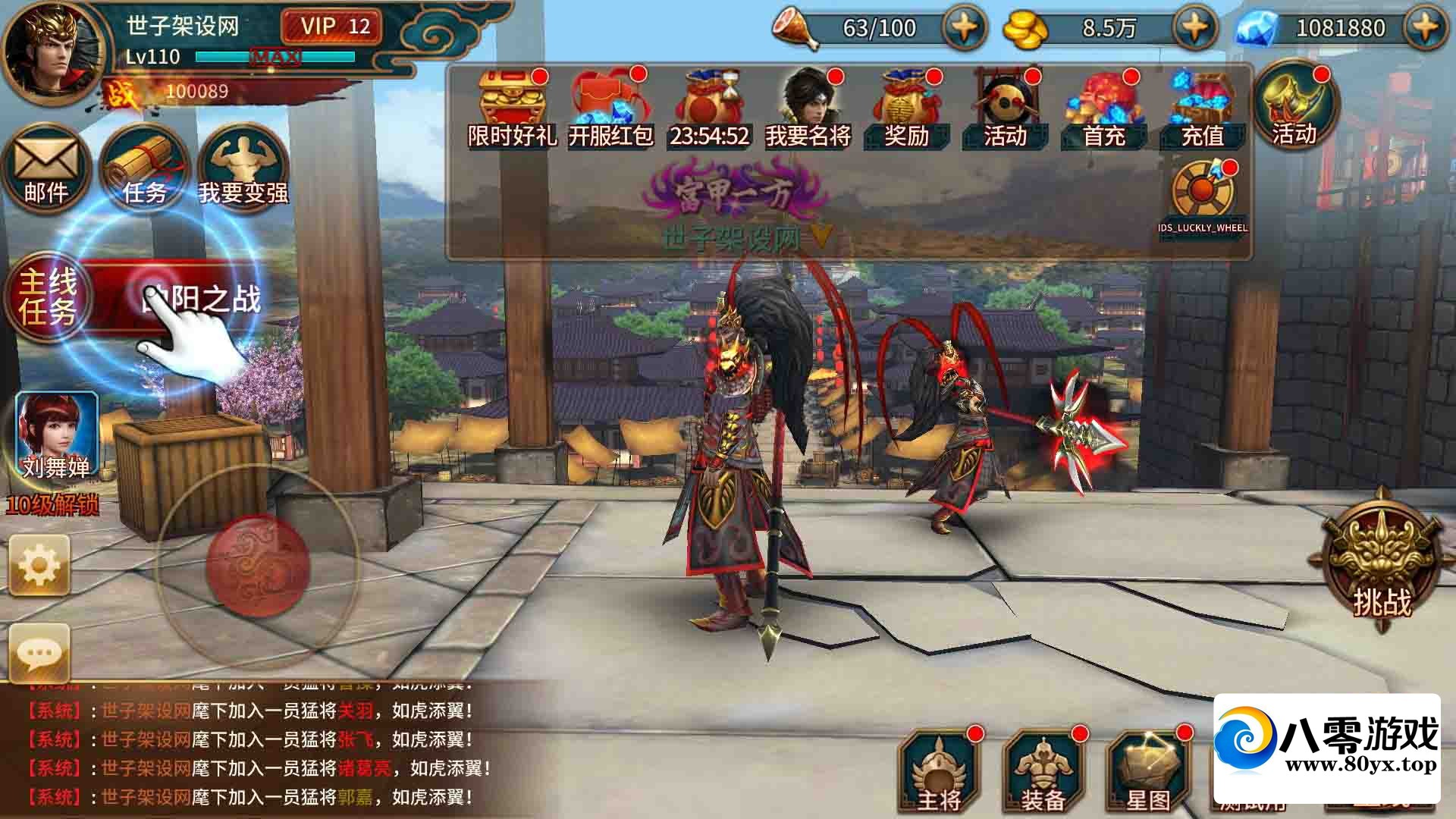This screenshot has height=819, width=1456.
Task: Open the 星图 star chart menu
Action: (x=1148, y=773)
